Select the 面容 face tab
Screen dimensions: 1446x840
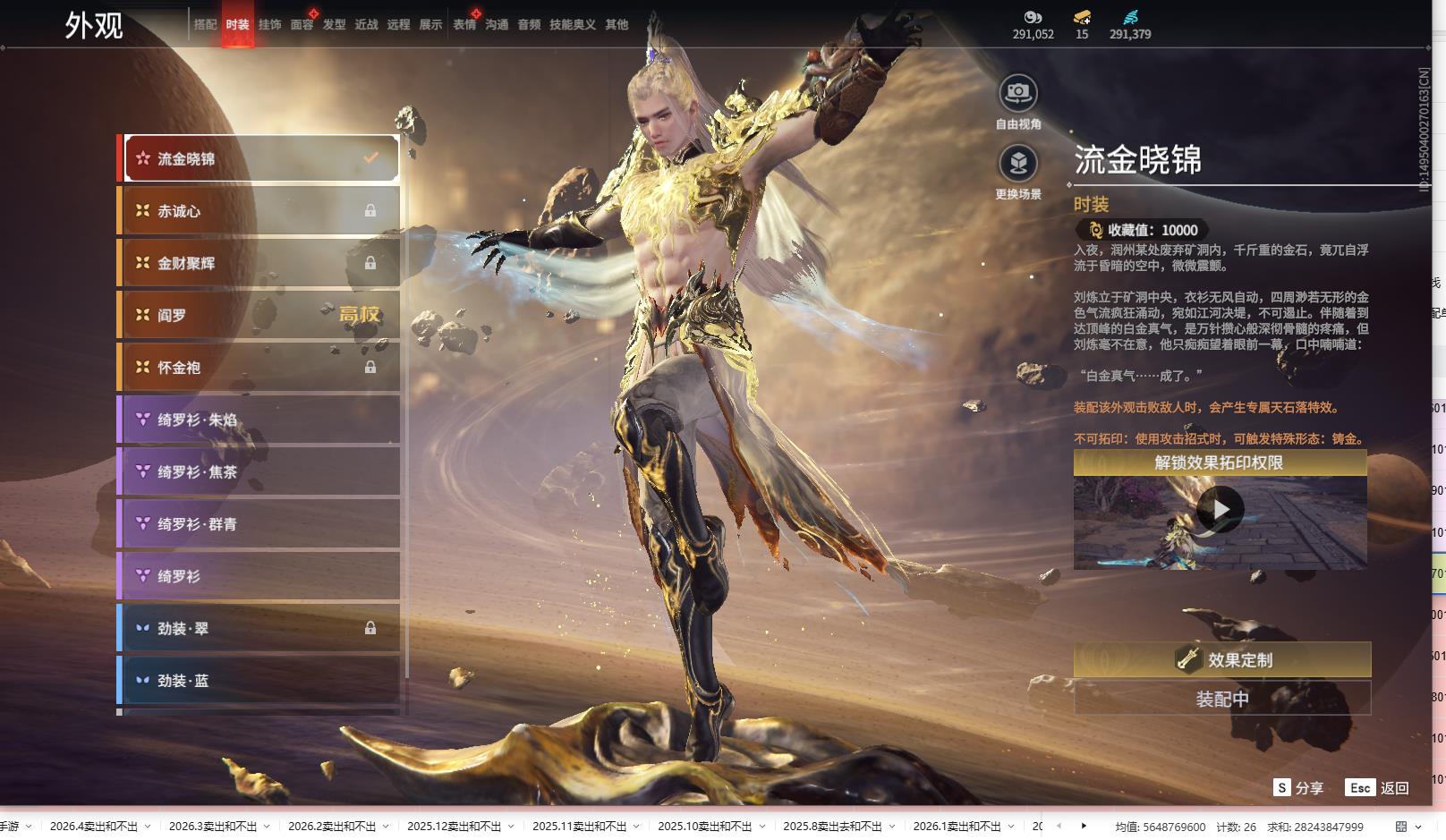coord(302,25)
